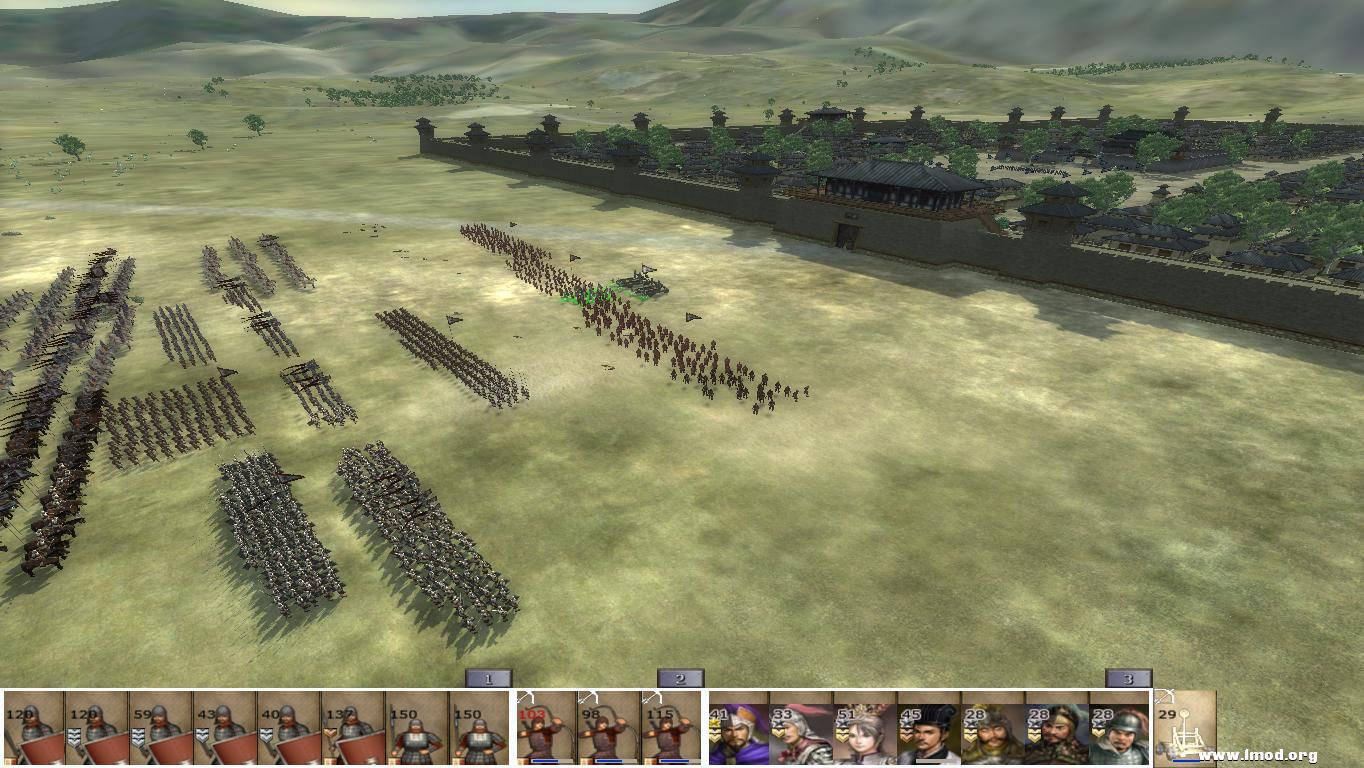Select the spear unit card showing 59 soldiers
This screenshot has width=1364, height=768.
click(x=159, y=730)
